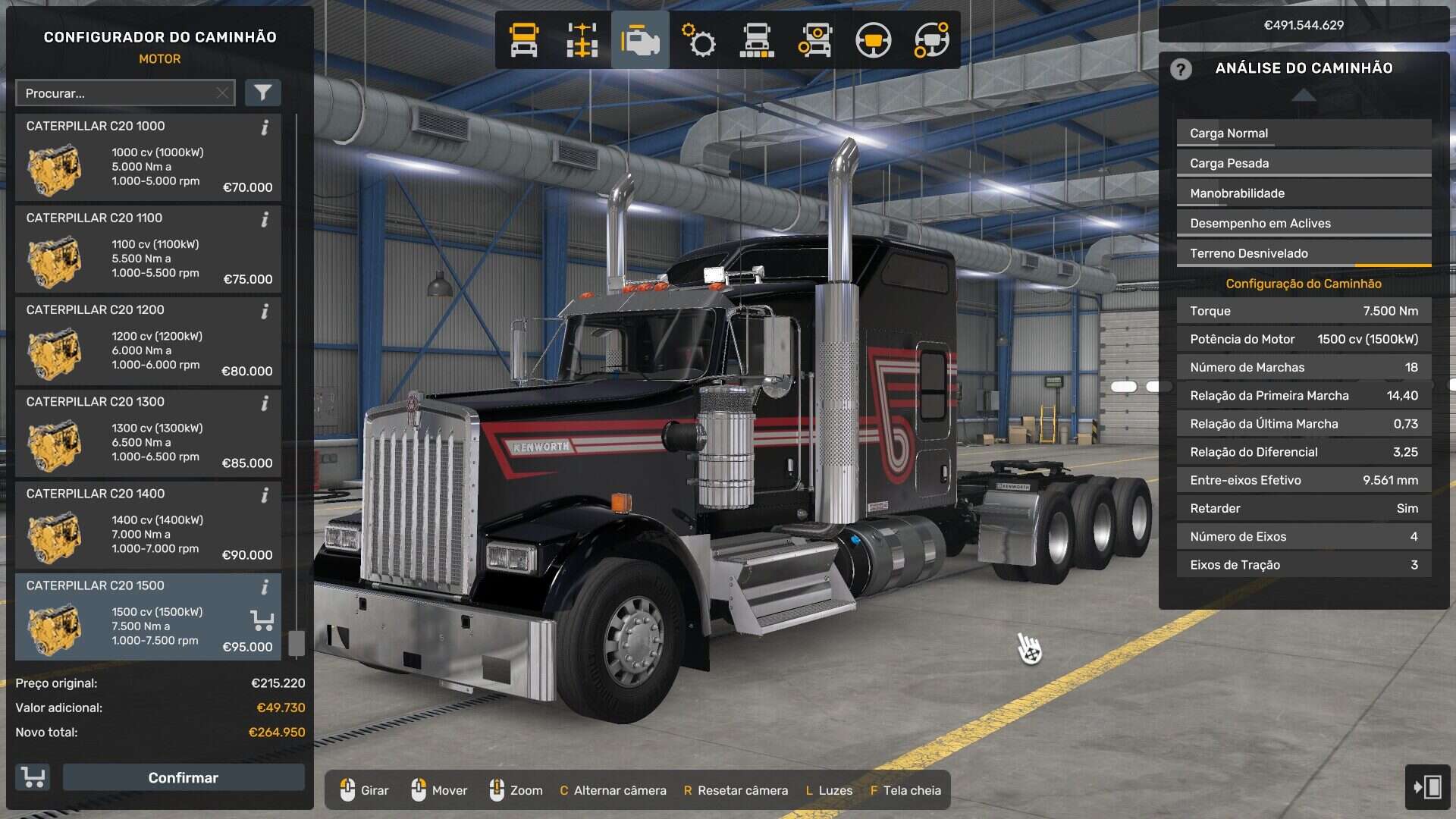Open the chassis configuration tab
The height and width of the screenshot is (819, 1456).
(582, 40)
